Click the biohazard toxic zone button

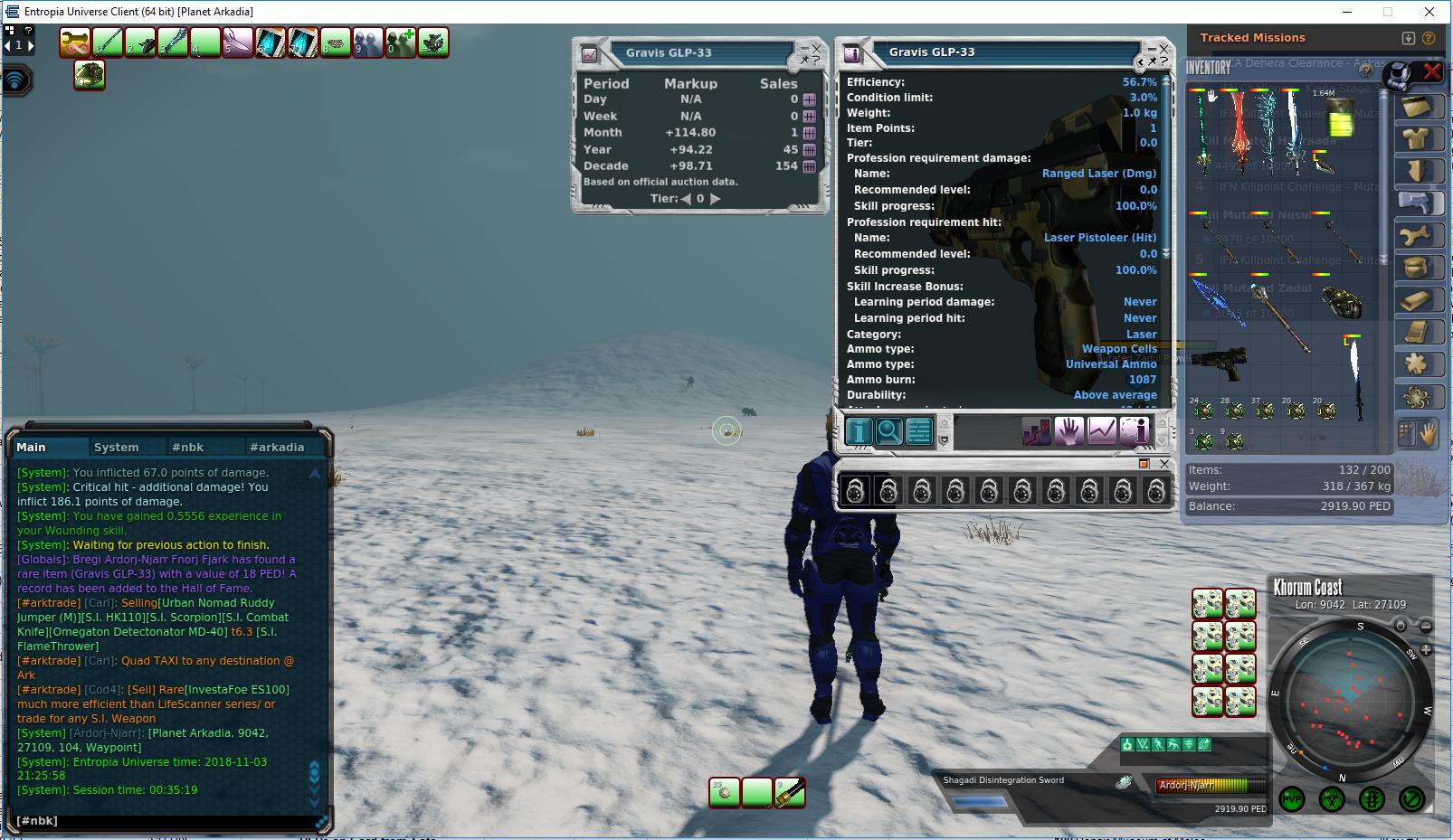[1331, 799]
